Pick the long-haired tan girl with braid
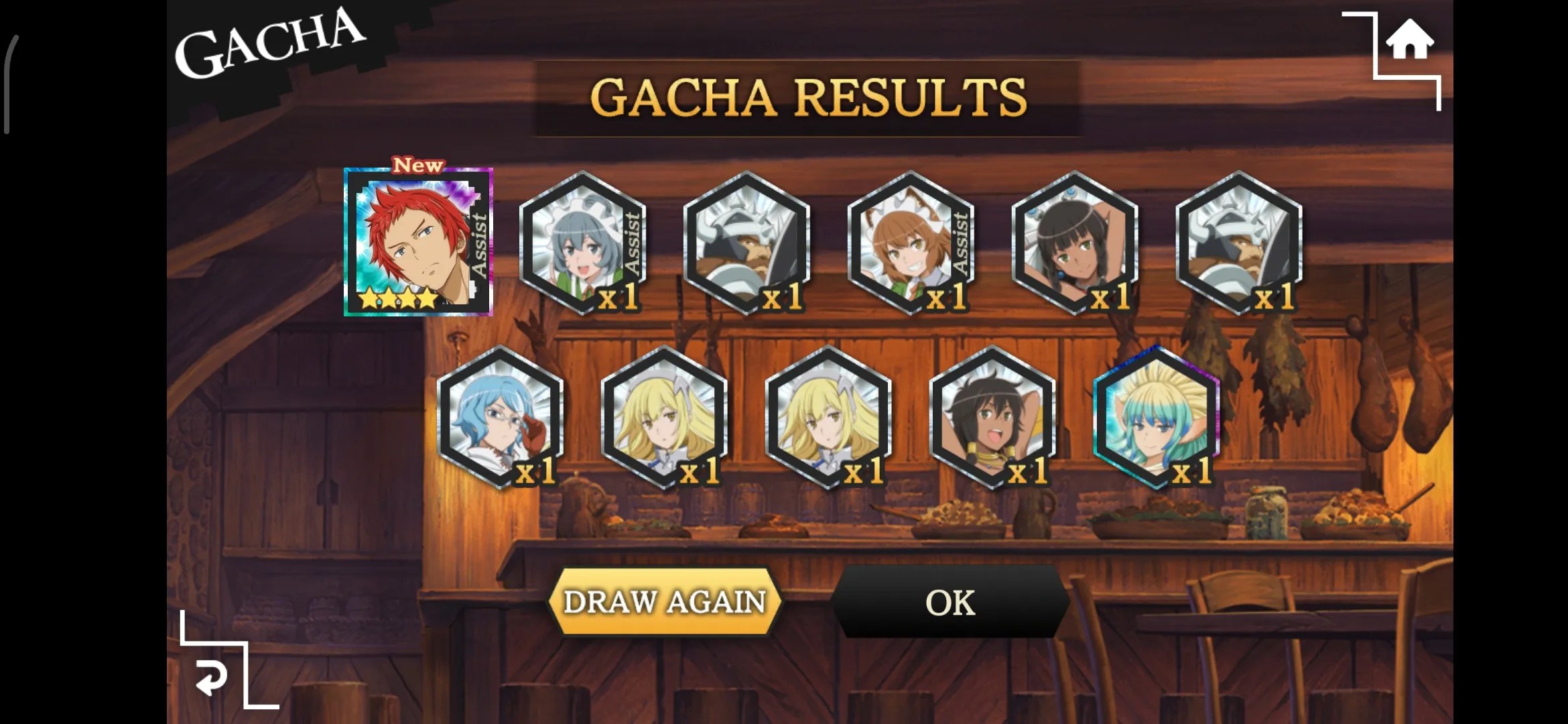This screenshot has height=724, width=1568. click(x=1073, y=243)
